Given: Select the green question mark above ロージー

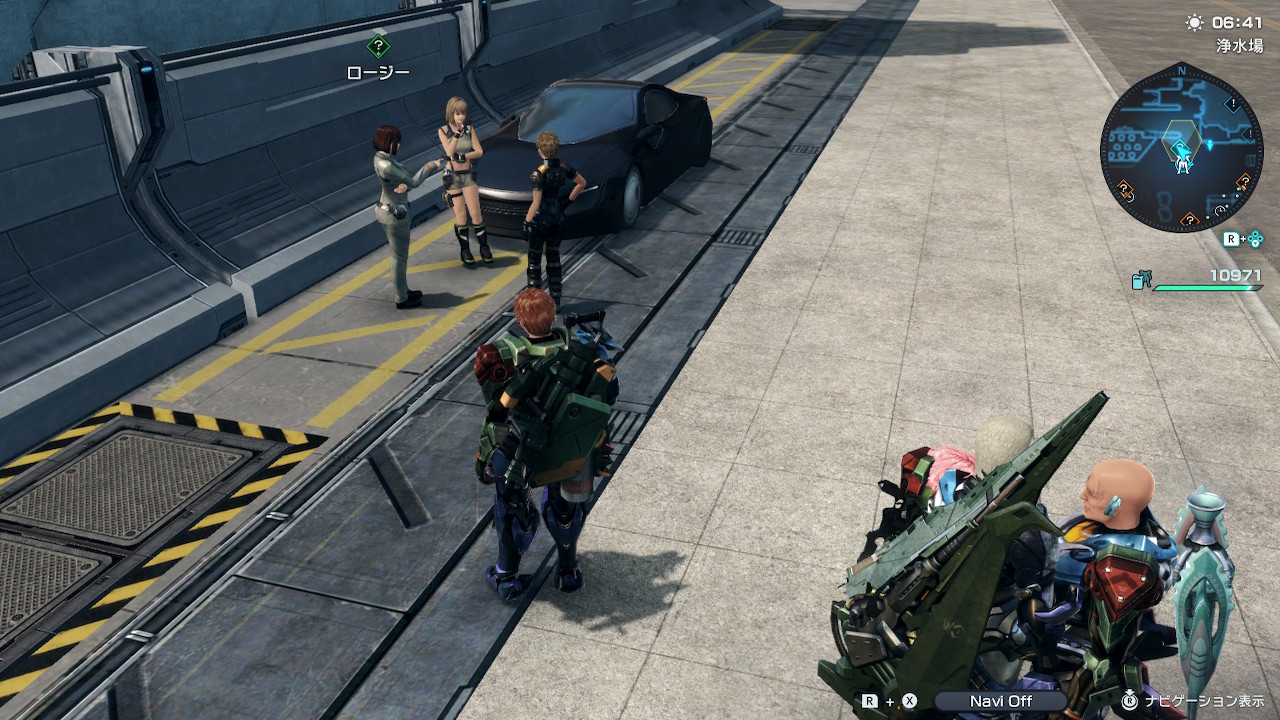Looking at the screenshot, I should 378,46.
